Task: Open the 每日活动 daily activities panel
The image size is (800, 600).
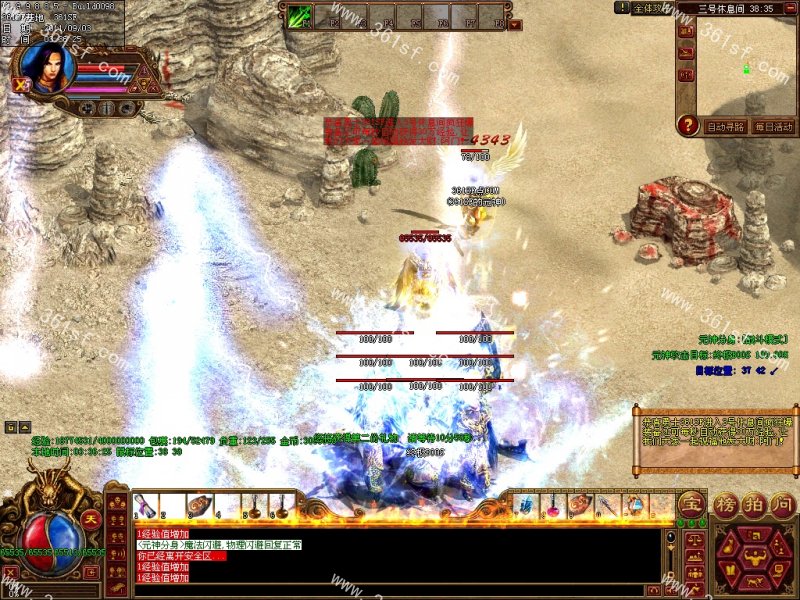Action: pos(772,127)
